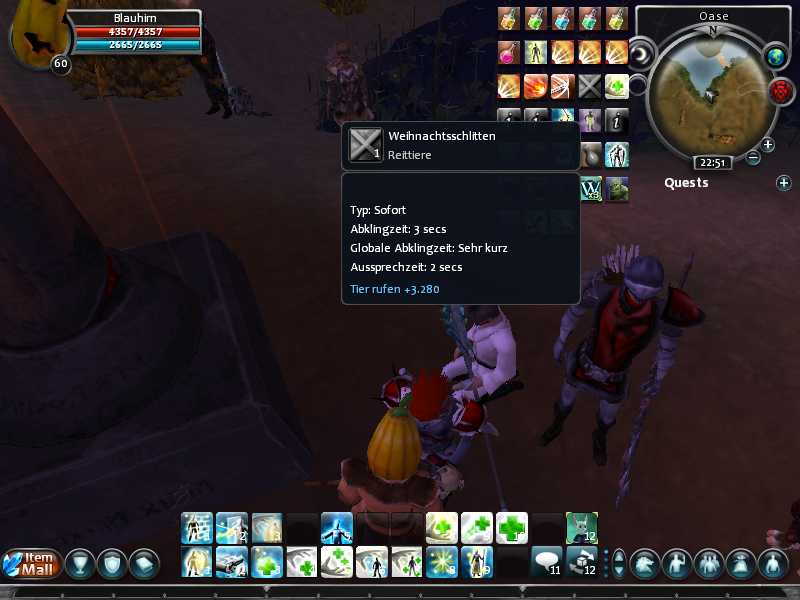Screen dimensions: 800x600
Task: Open the book menu button
Action: point(143,564)
